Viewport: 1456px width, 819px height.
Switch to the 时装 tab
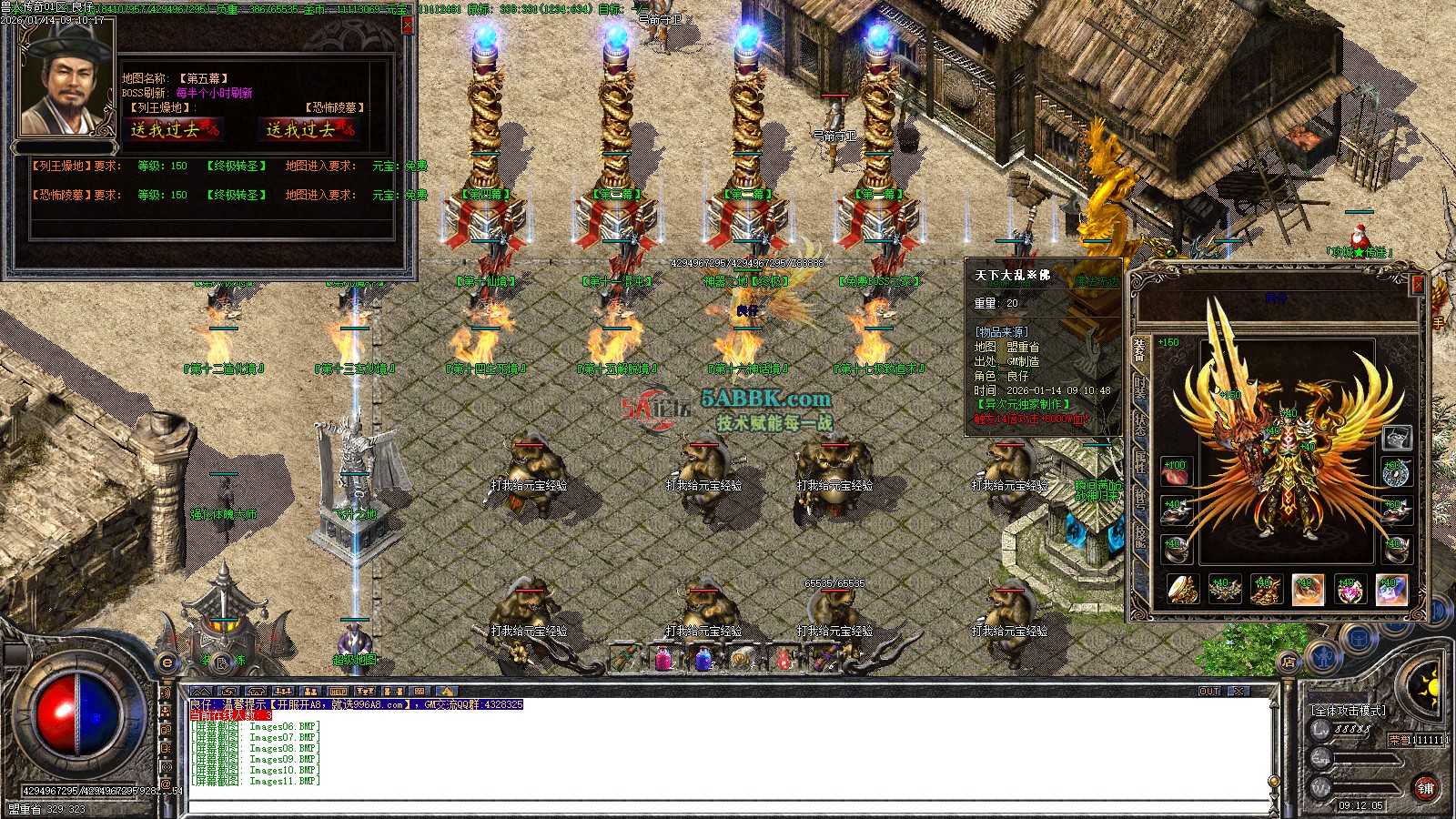1139,386
